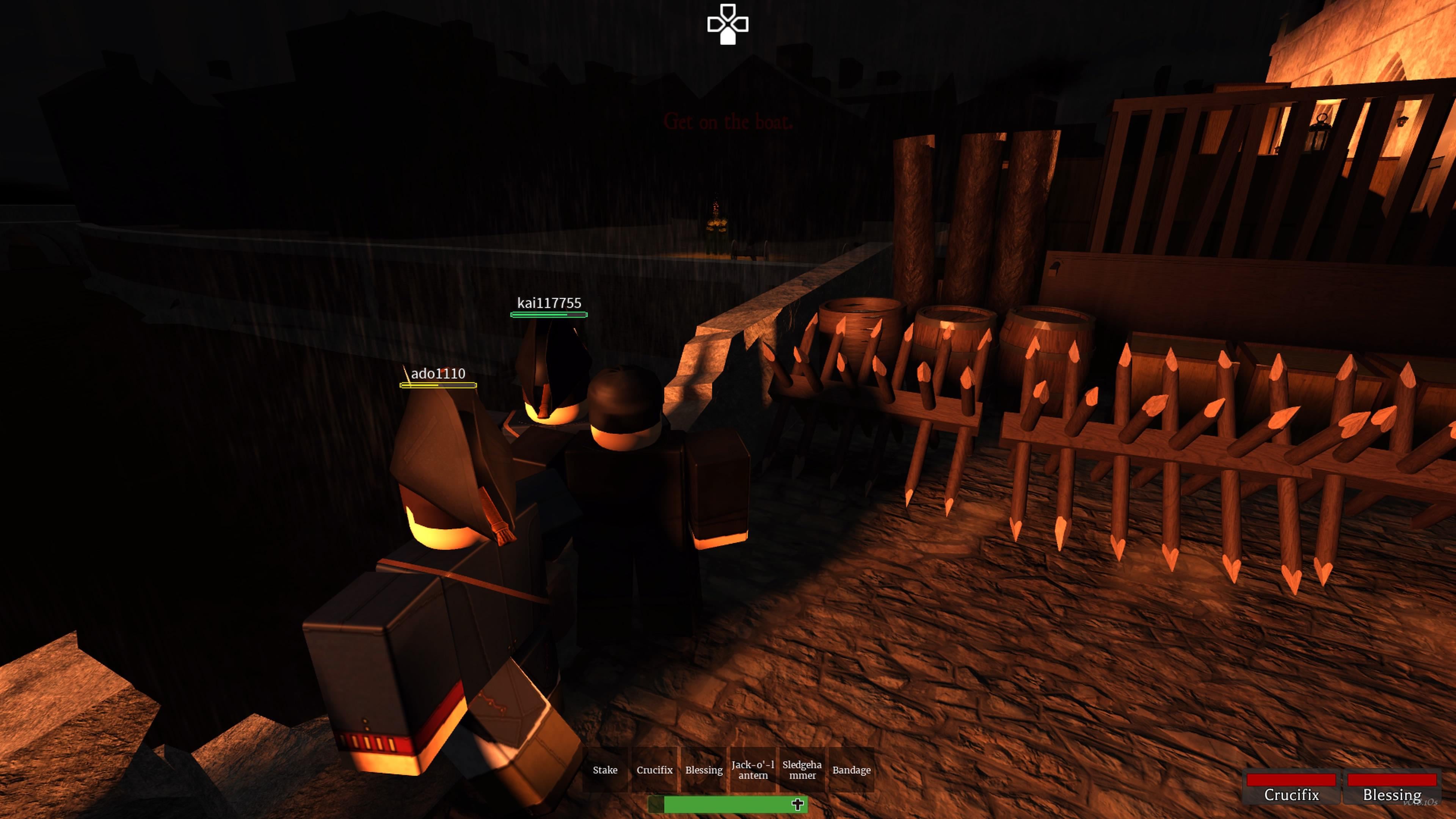Equip the Crucifix hotbar slot
This screenshot has width=1456, height=819.
654,770
